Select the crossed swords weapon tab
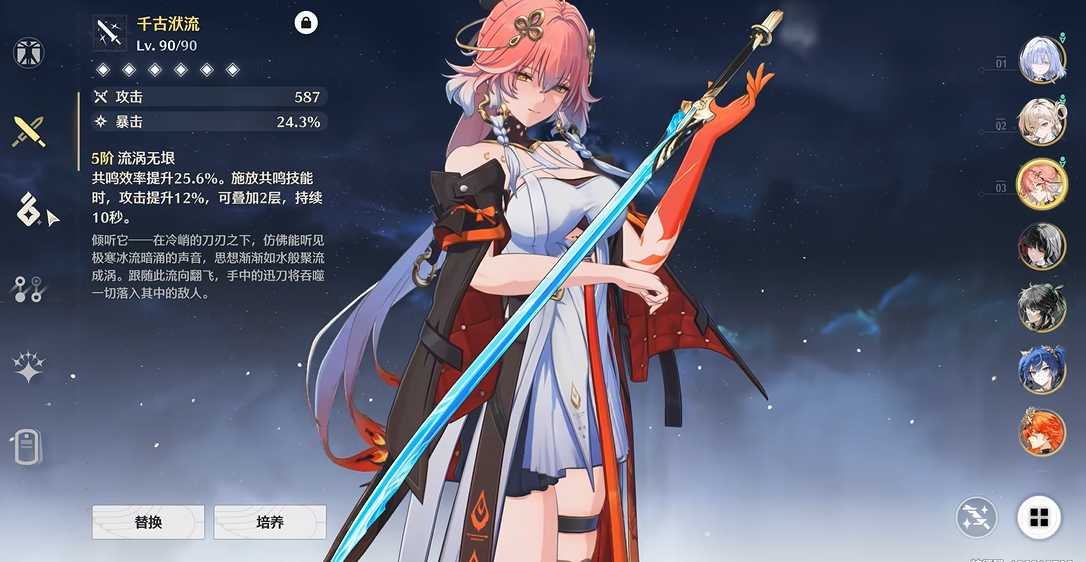The image size is (1086, 562). 28,131
